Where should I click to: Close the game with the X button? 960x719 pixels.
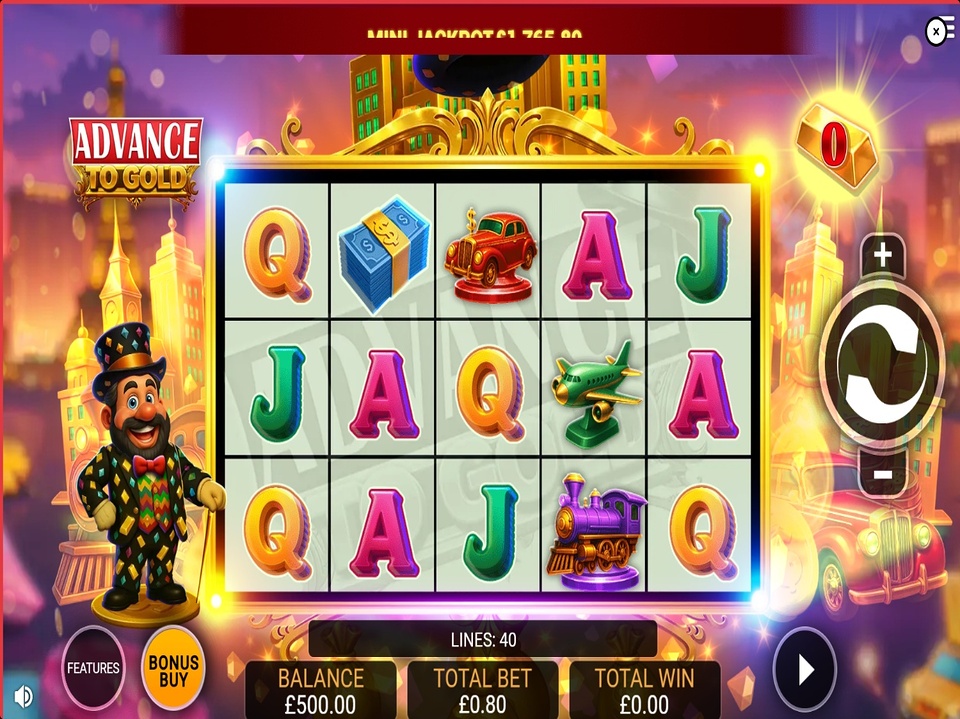(937, 32)
